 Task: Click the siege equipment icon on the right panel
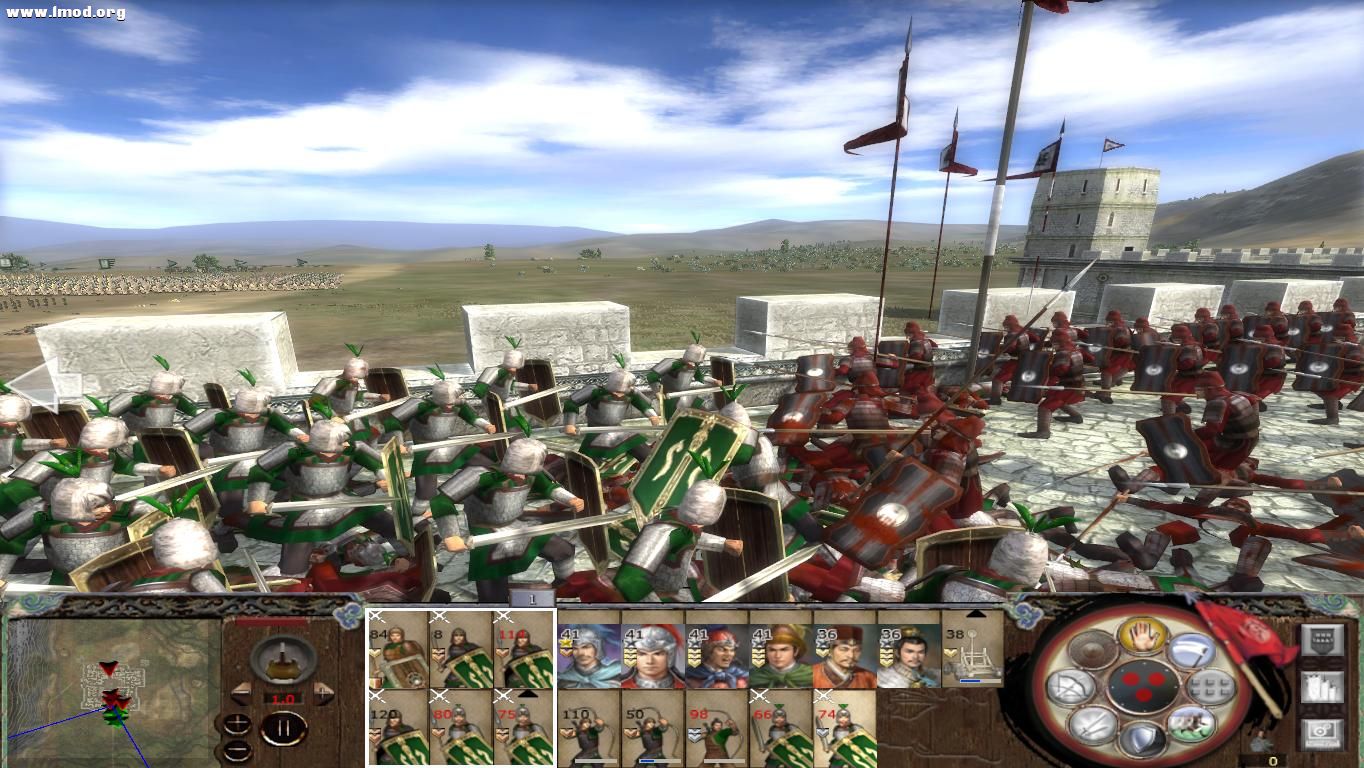pyautogui.click(x=1323, y=686)
